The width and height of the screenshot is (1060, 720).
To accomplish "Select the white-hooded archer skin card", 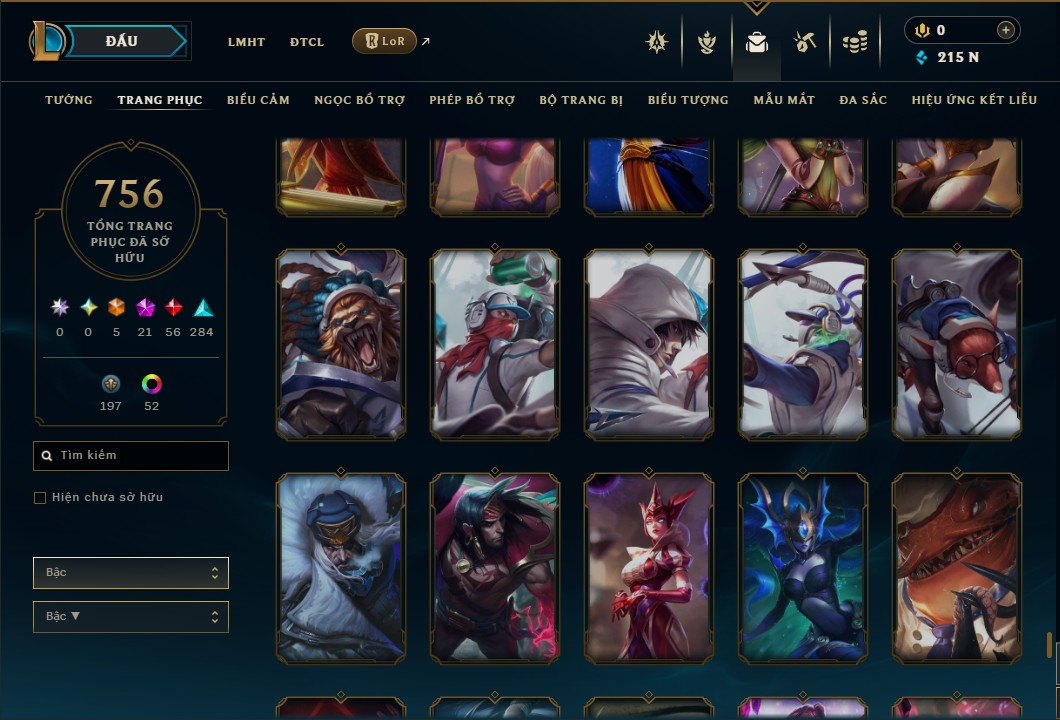I will (x=649, y=345).
